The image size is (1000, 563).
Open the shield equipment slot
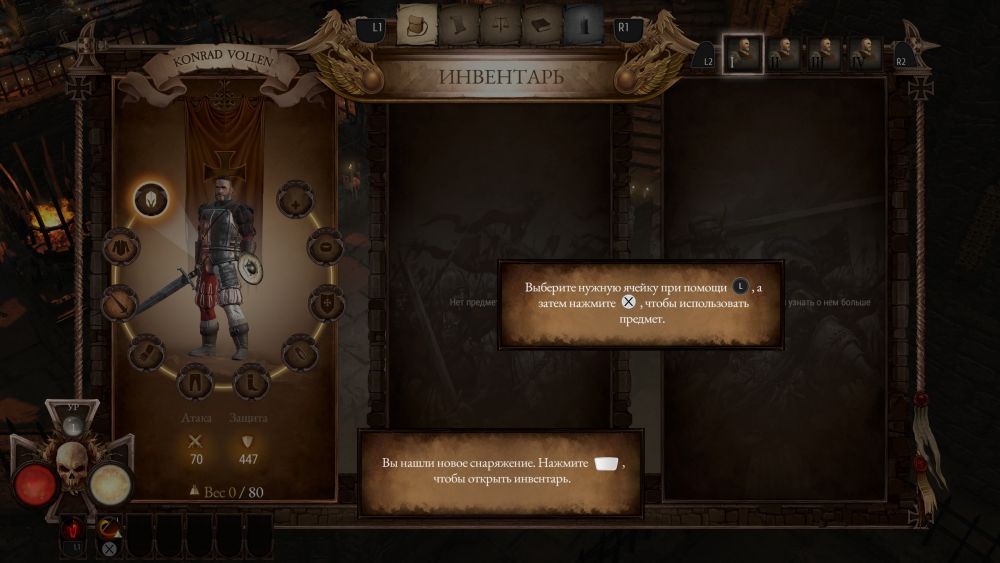click(326, 300)
